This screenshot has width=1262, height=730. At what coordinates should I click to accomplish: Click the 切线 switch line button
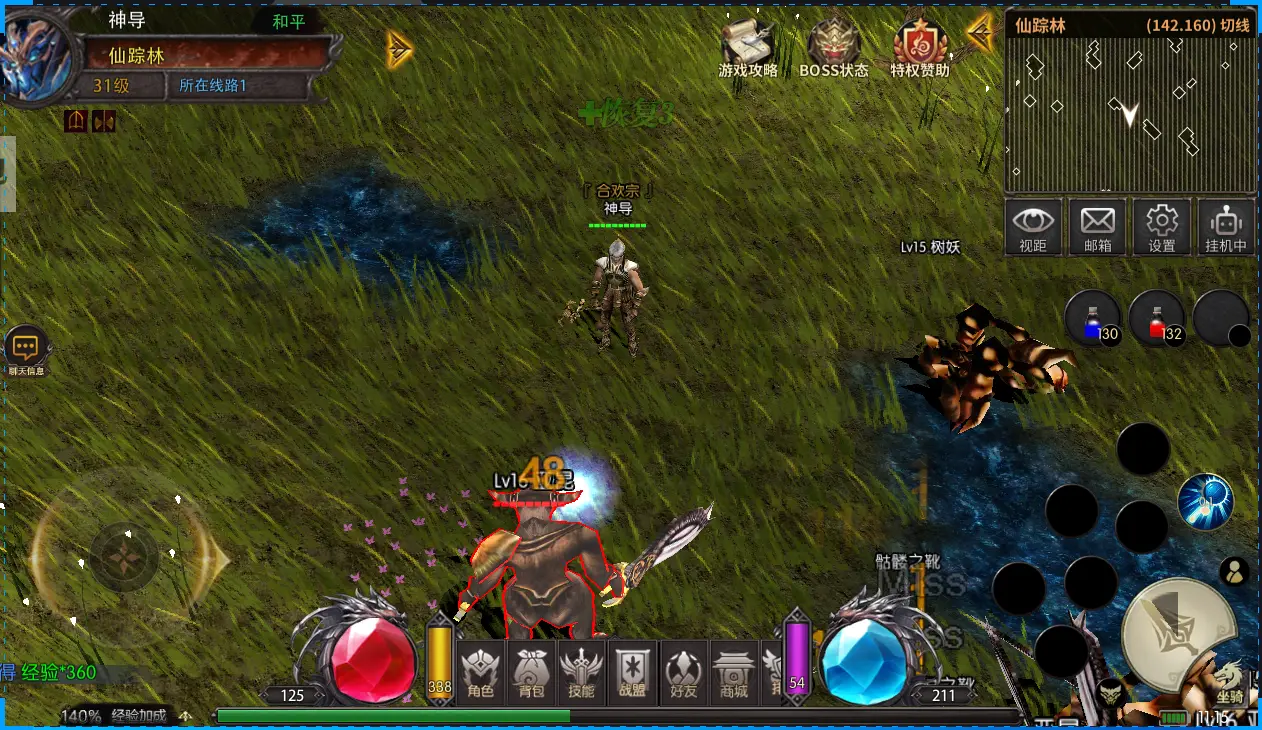(x=1236, y=25)
